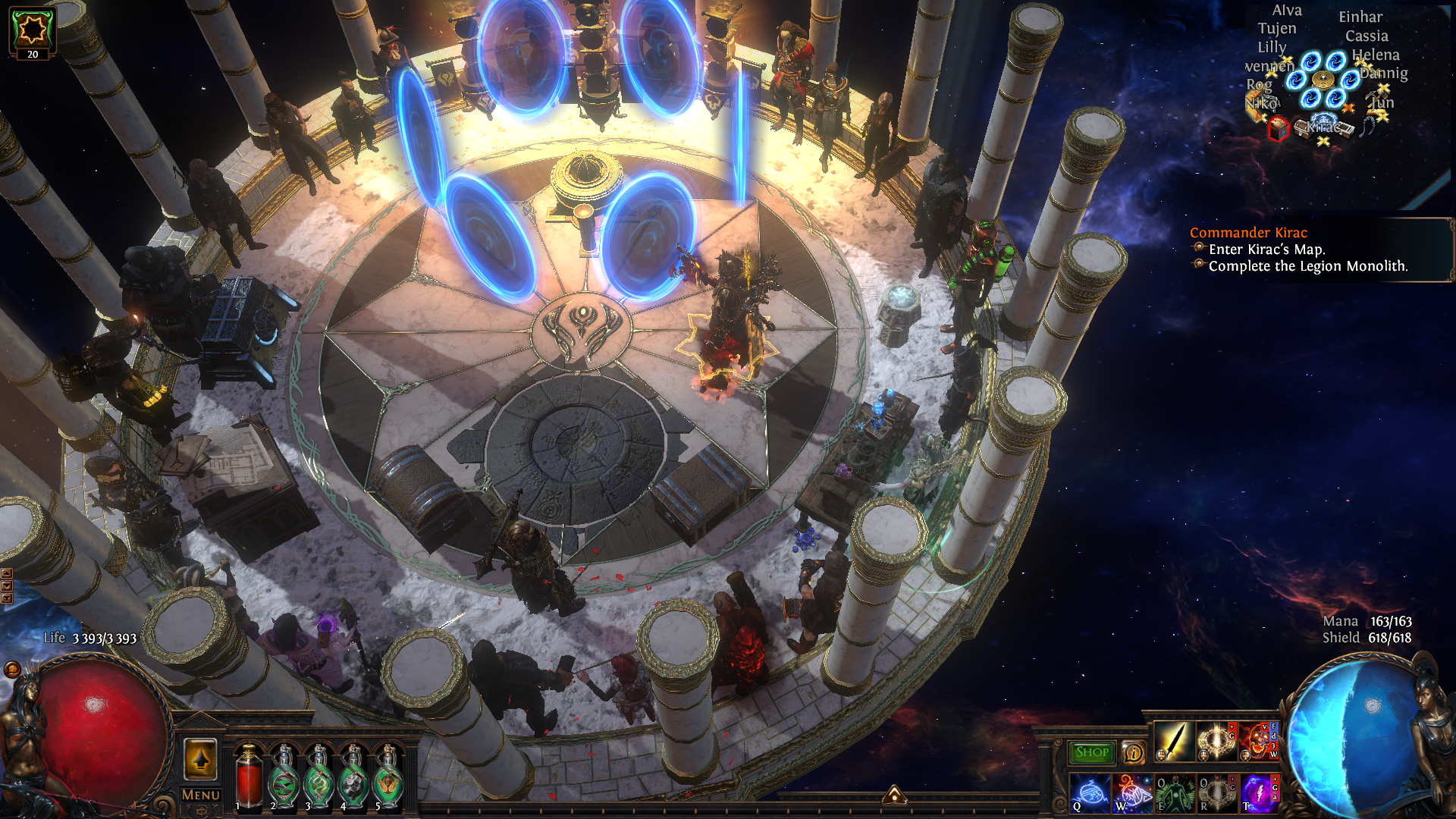
Task: Activate the golden ring skill on R
Action: (x=1216, y=793)
